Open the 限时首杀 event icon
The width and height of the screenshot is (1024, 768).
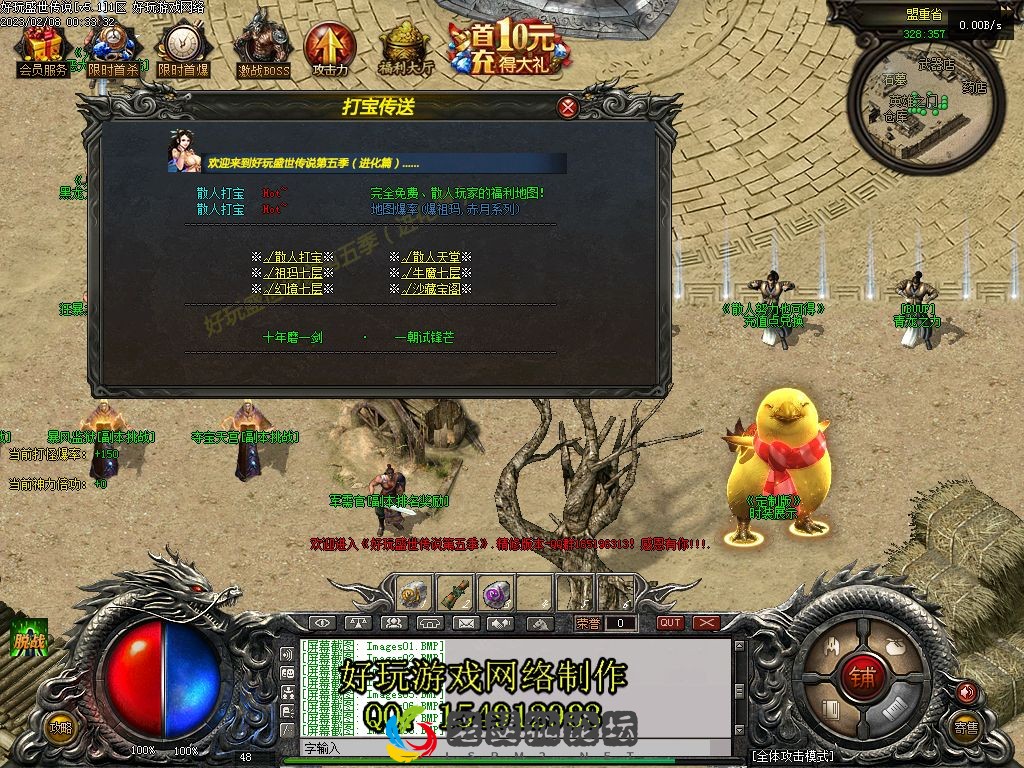[x=112, y=50]
